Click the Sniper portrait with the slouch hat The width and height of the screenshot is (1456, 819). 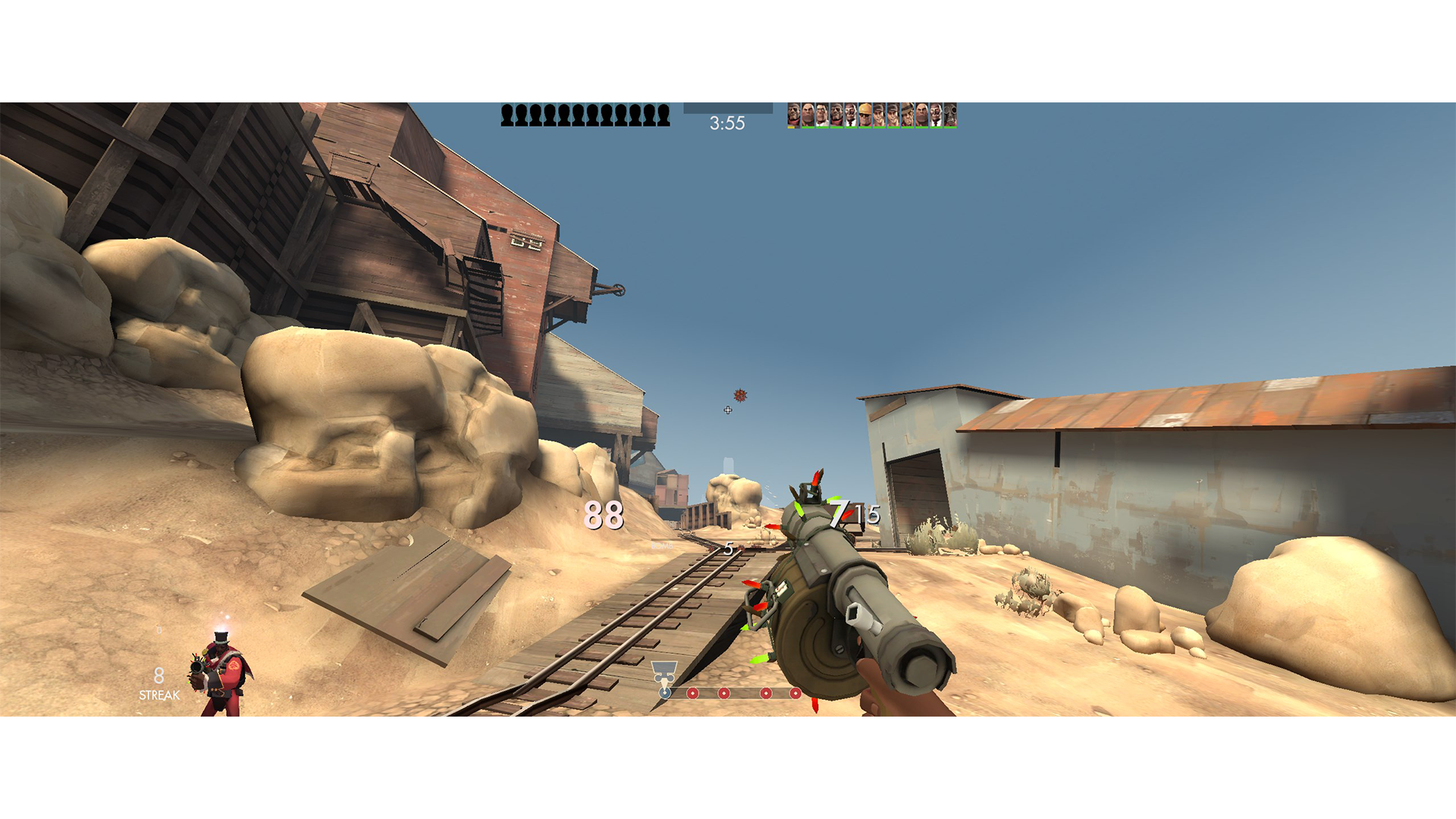point(907,115)
